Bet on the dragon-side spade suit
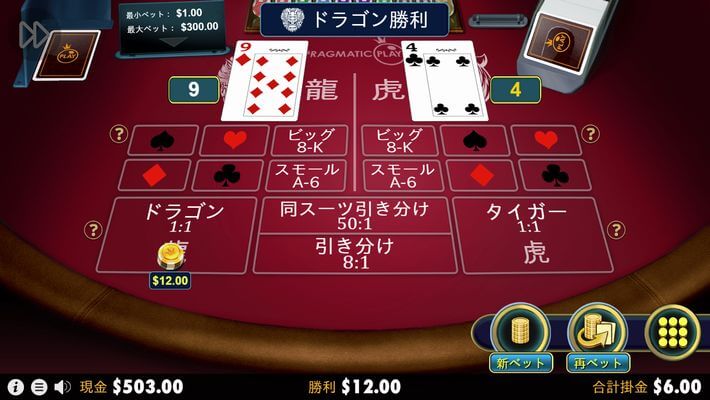The height and width of the screenshot is (400, 710). point(161,141)
